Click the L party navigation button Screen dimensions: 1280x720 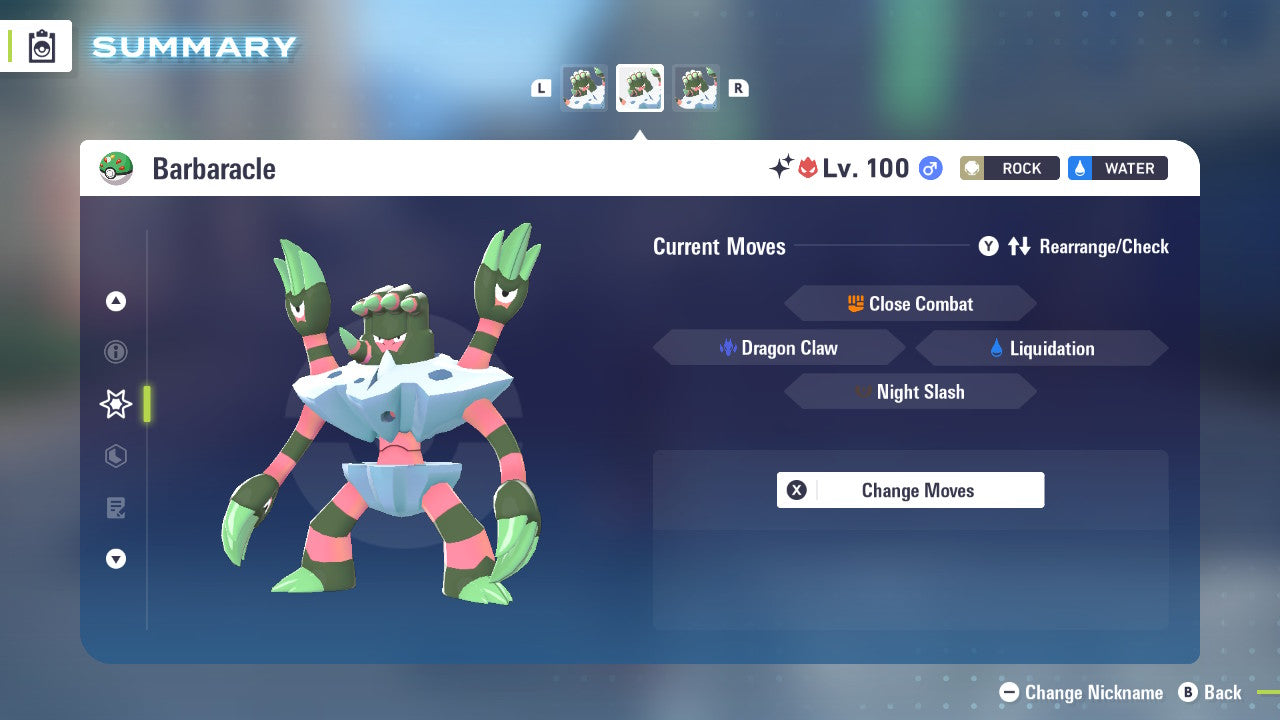pyautogui.click(x=541, y=88)
